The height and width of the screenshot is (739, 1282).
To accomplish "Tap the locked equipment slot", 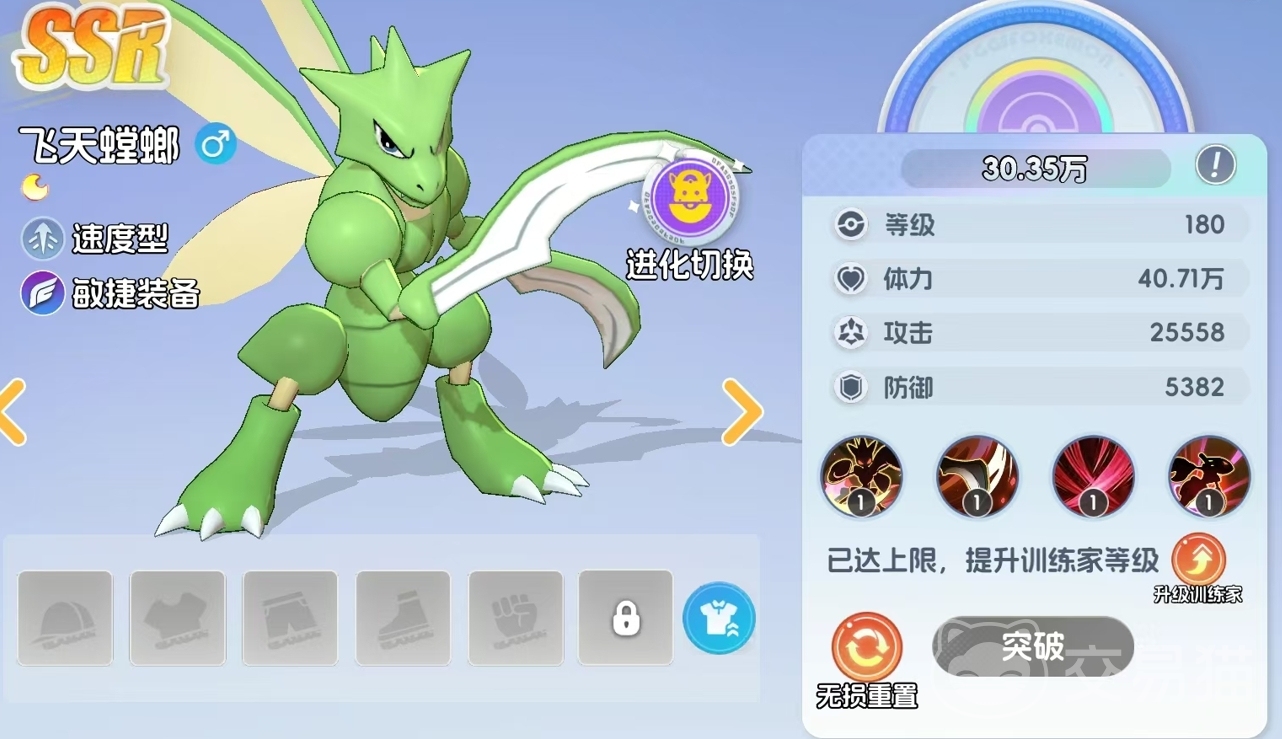I will [x=626, y=617].
